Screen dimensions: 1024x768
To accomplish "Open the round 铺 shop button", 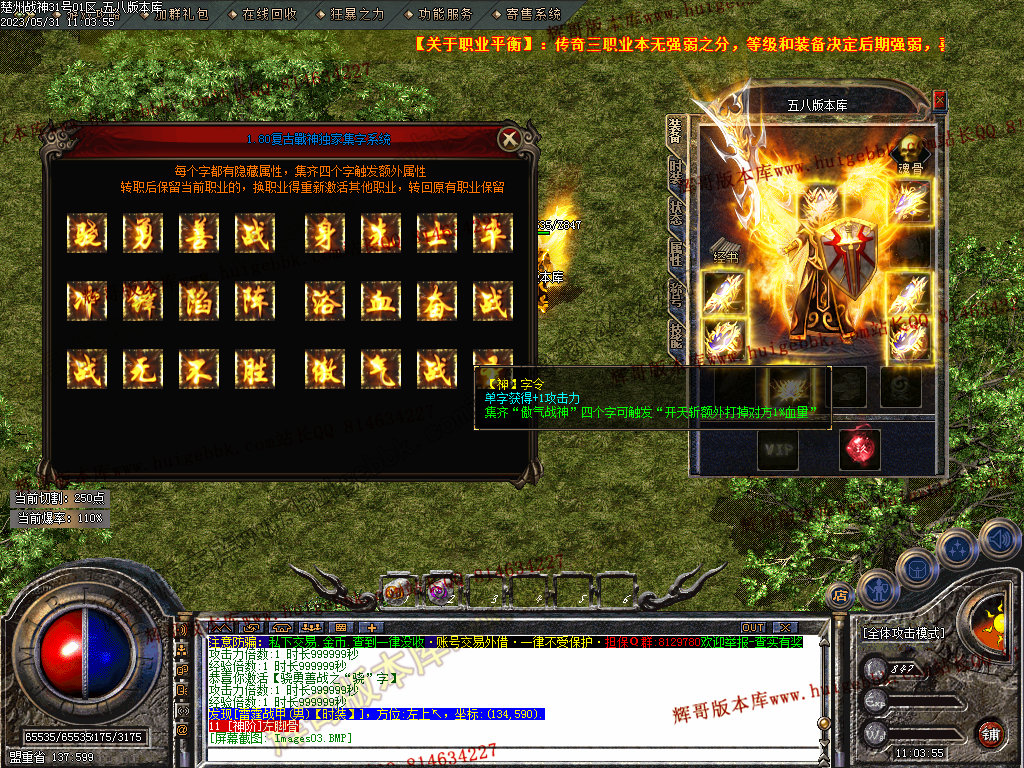I will pos(989,732).
